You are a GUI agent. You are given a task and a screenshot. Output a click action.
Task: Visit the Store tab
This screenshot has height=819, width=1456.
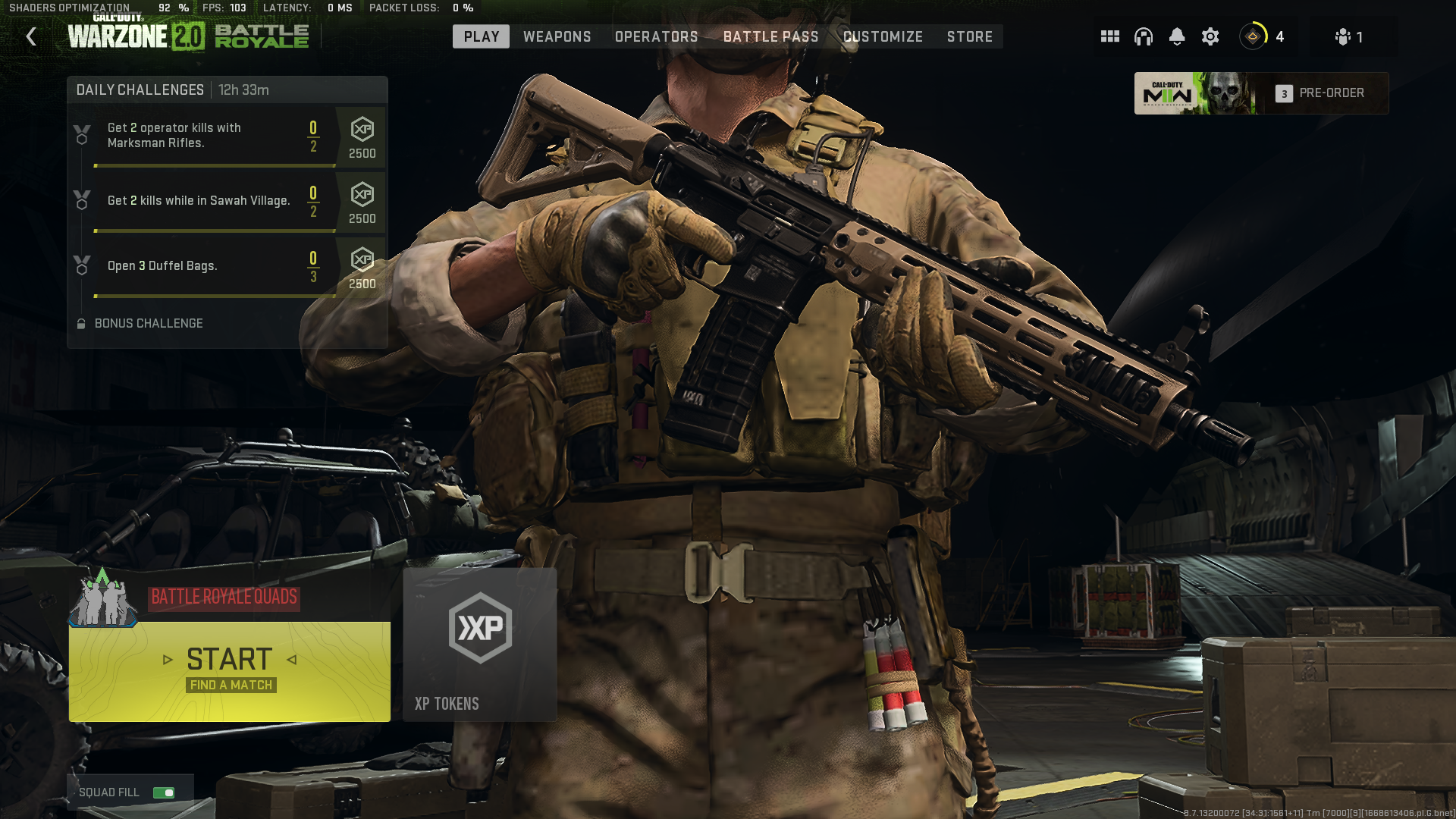tap(969, 36)
